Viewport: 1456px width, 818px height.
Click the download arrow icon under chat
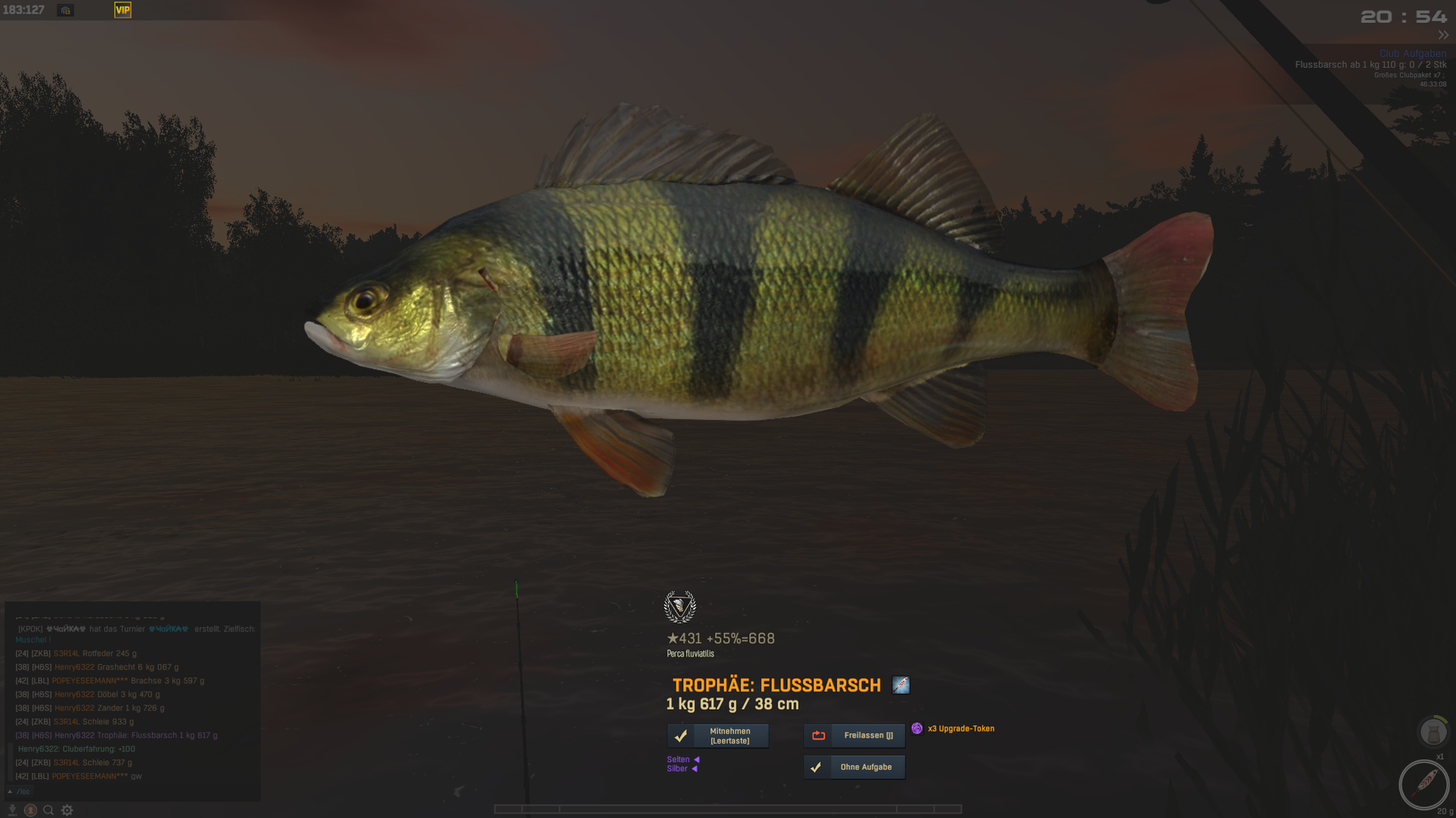click(x=12, y=810)
